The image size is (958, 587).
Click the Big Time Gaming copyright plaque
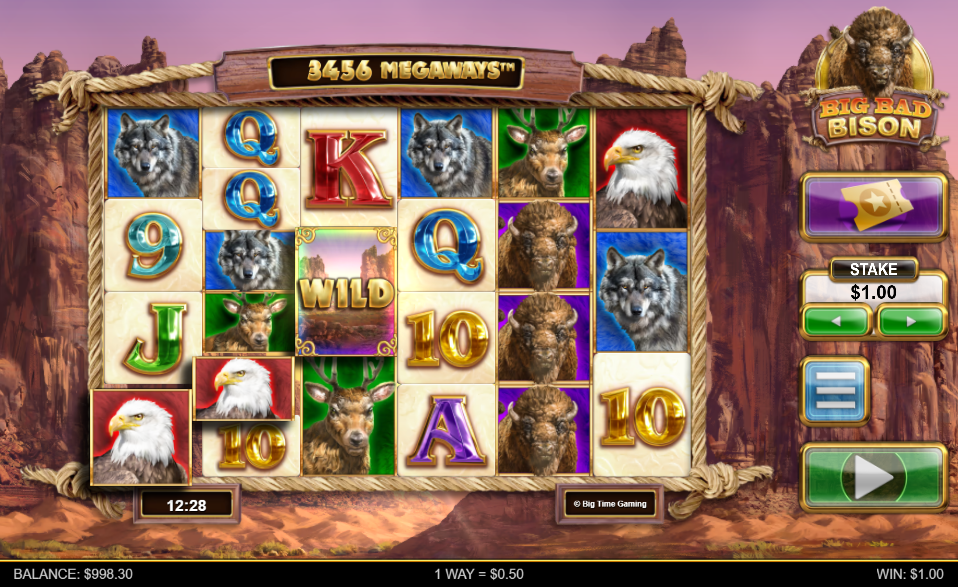607,504
